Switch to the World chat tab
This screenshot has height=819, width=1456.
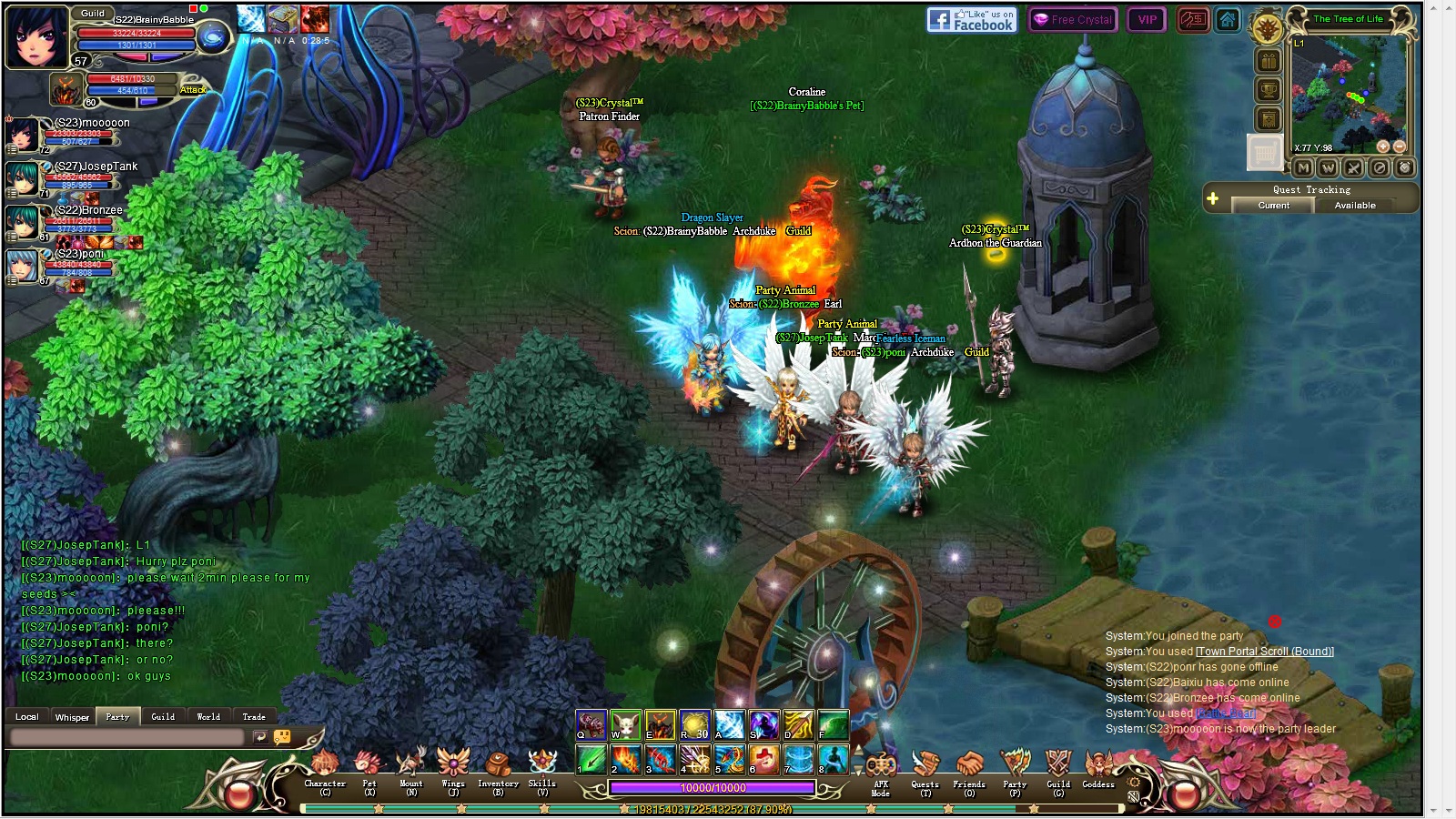tap(208, 717)
